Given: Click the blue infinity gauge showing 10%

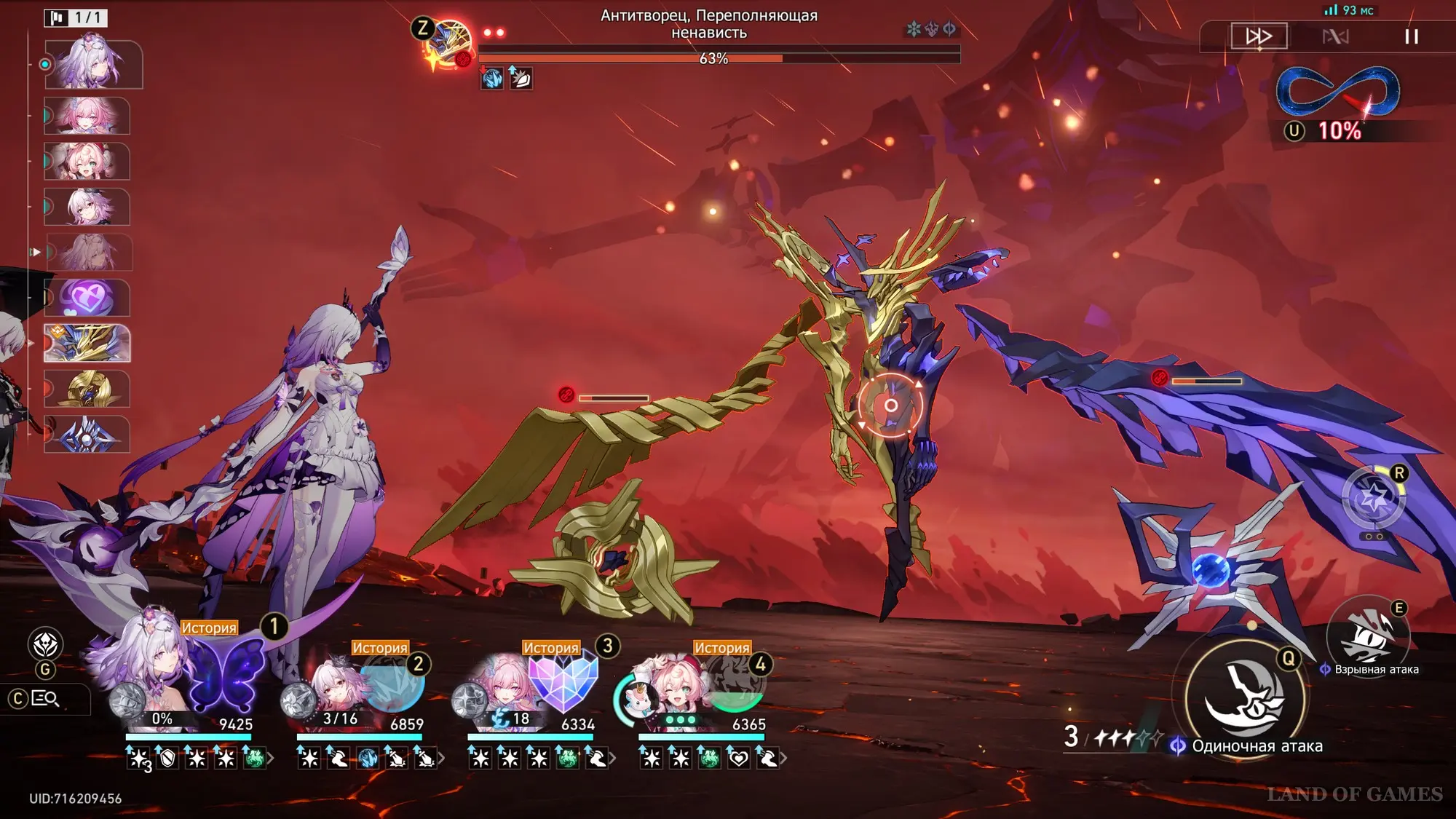Looking at the screenshot, I should click(1338, 92).
